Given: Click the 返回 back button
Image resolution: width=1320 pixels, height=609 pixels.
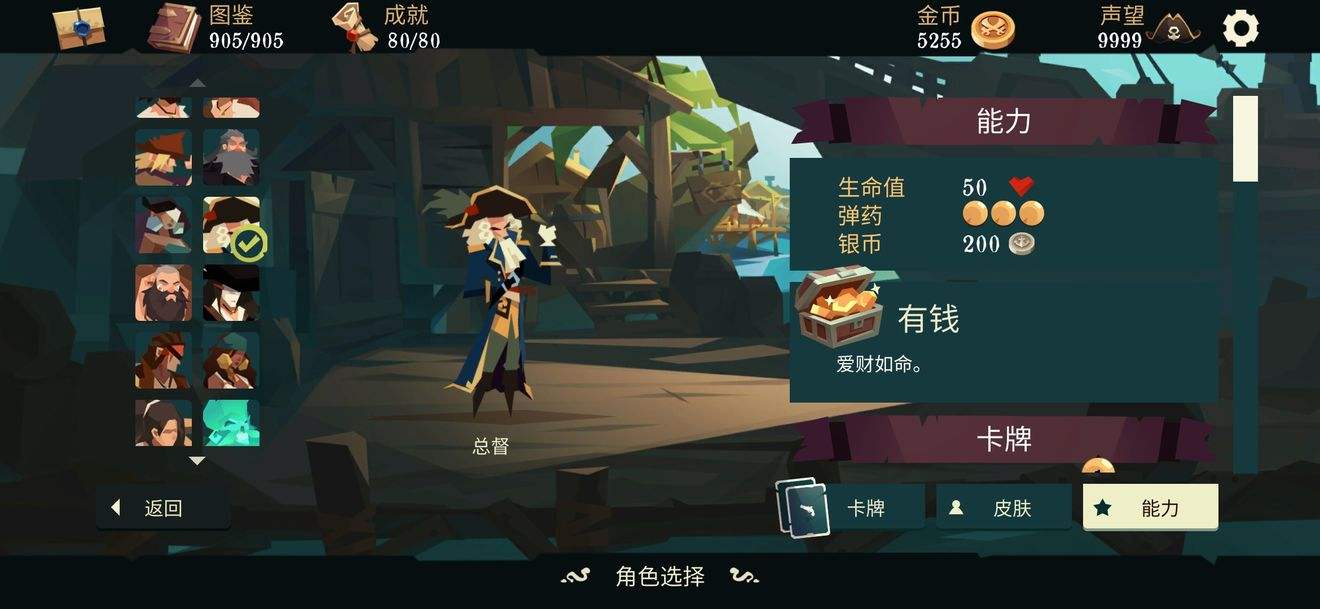Looking at the screenshot, I should [x=163, y=508].
